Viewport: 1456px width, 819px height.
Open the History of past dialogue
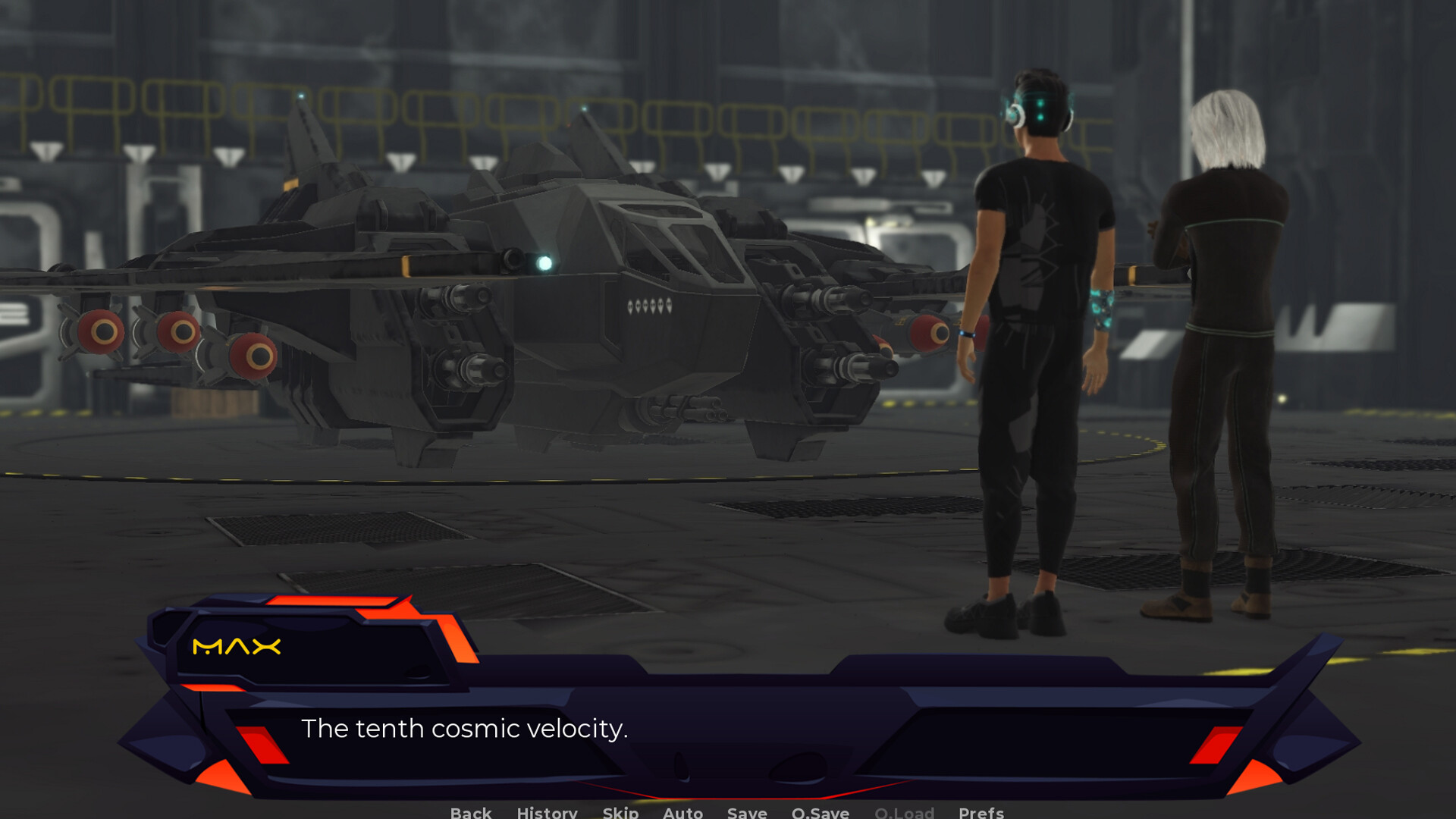click(547, 812)
